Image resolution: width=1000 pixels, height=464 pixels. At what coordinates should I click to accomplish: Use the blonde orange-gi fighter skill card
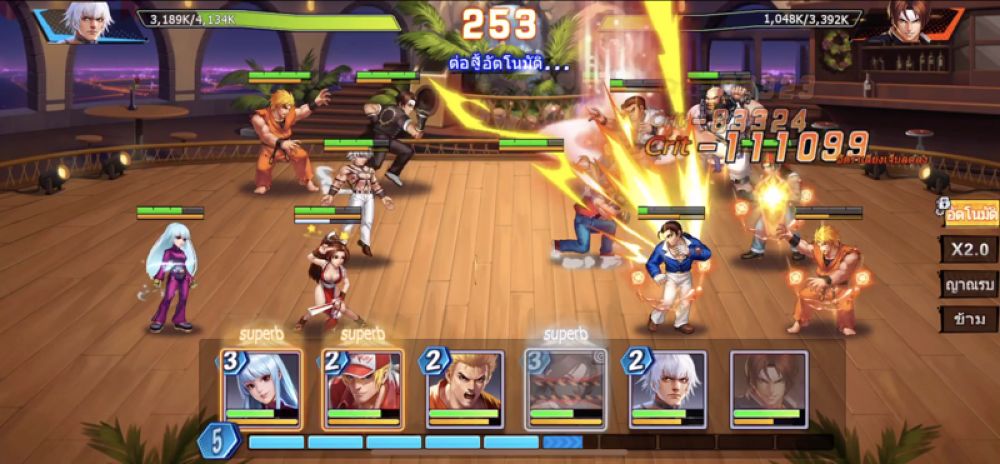[x=464, y=389]
